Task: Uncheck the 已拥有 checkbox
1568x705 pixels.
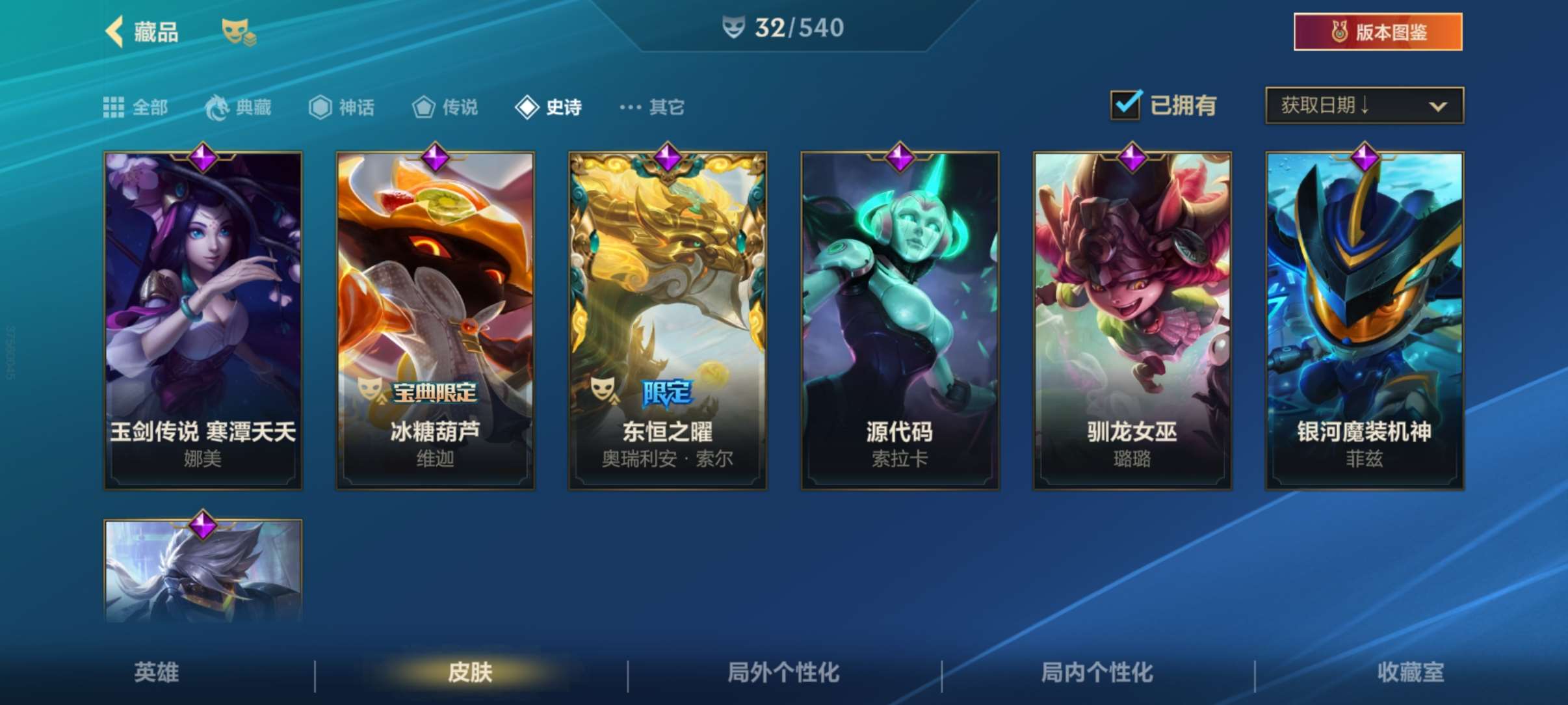Action: pos(1125,104)
